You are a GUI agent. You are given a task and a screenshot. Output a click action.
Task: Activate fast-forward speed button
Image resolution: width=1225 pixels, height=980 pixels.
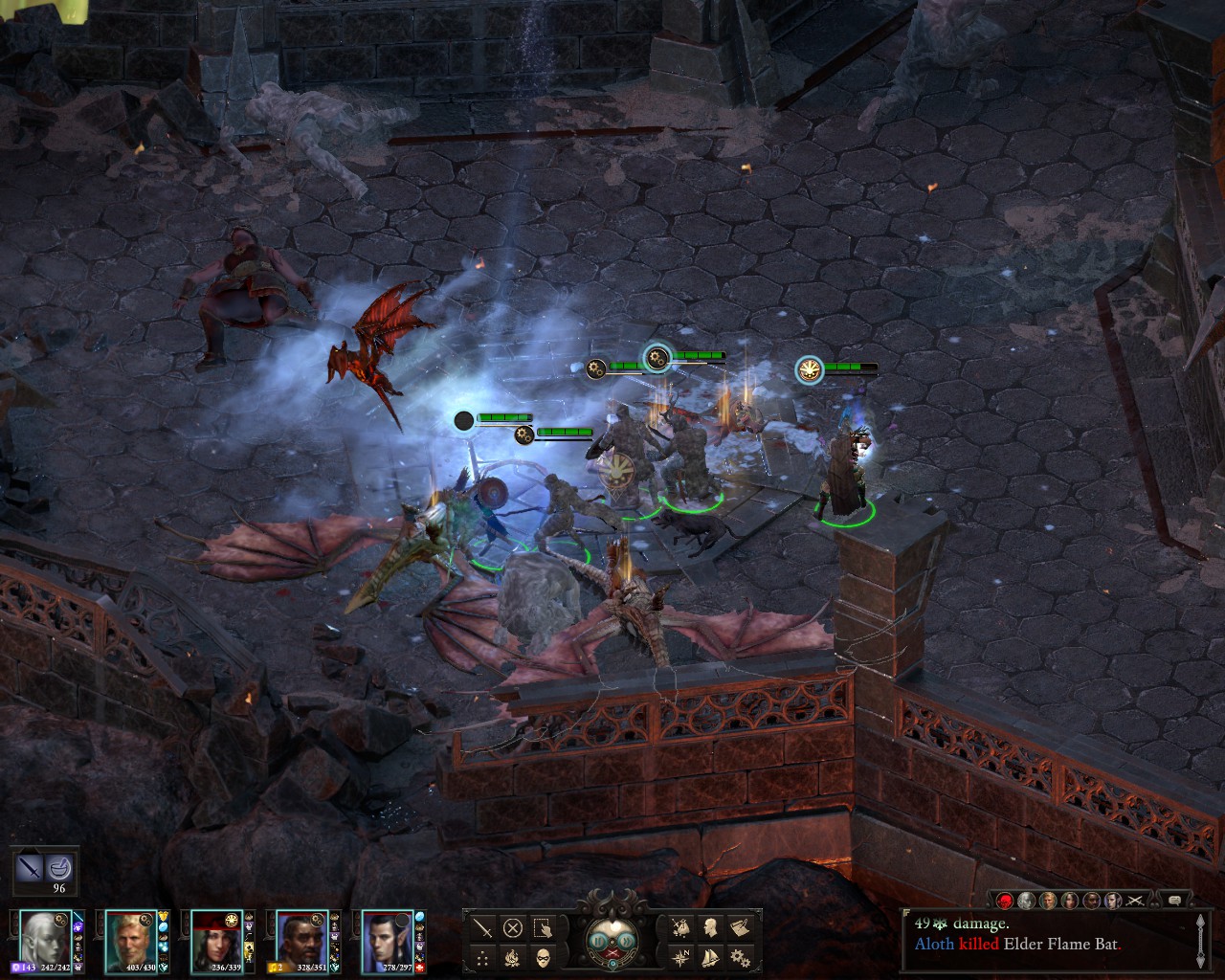point(627,940)
